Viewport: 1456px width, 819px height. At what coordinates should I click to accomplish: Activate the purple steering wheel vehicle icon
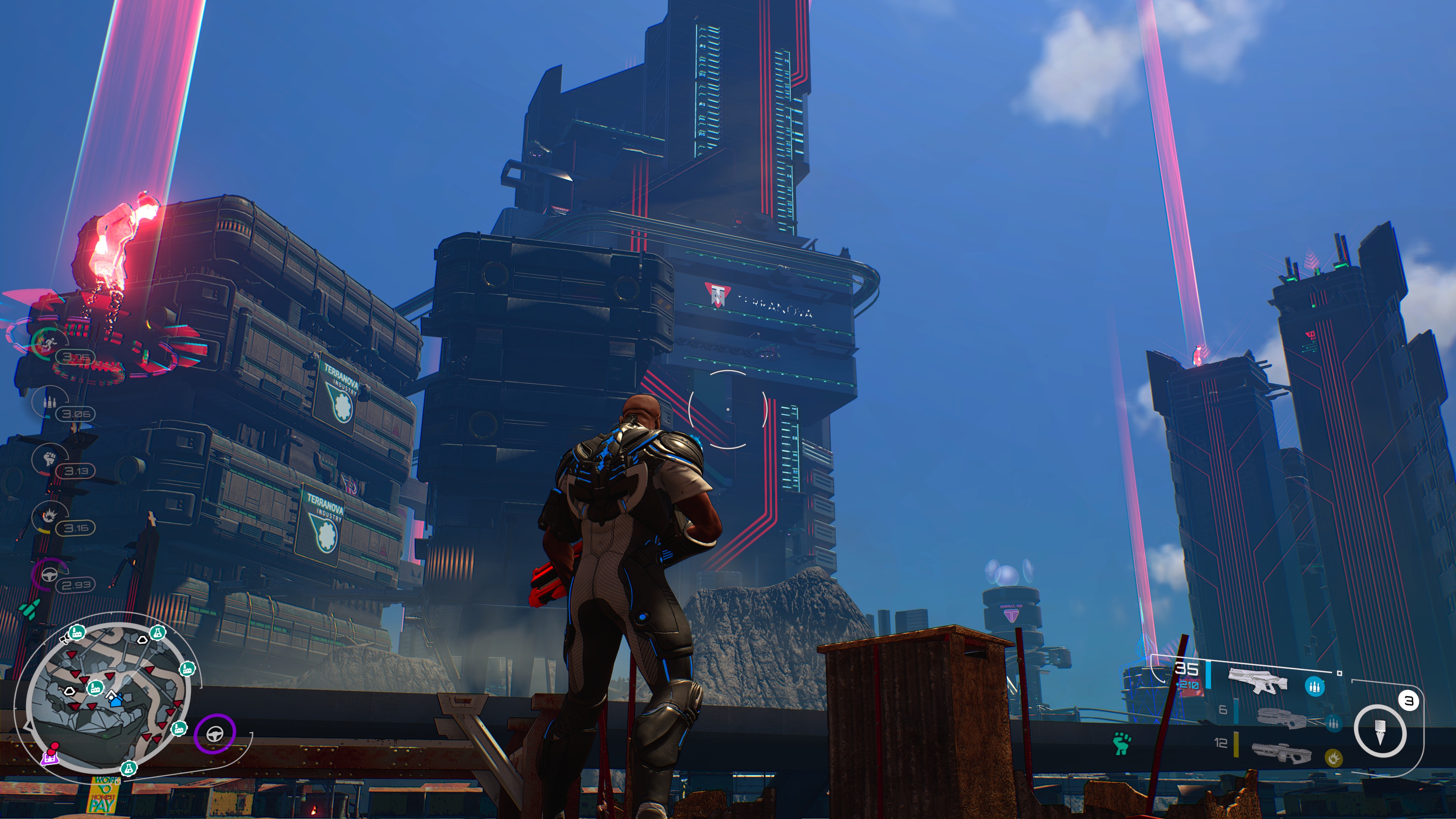click(x=214, y=734)
